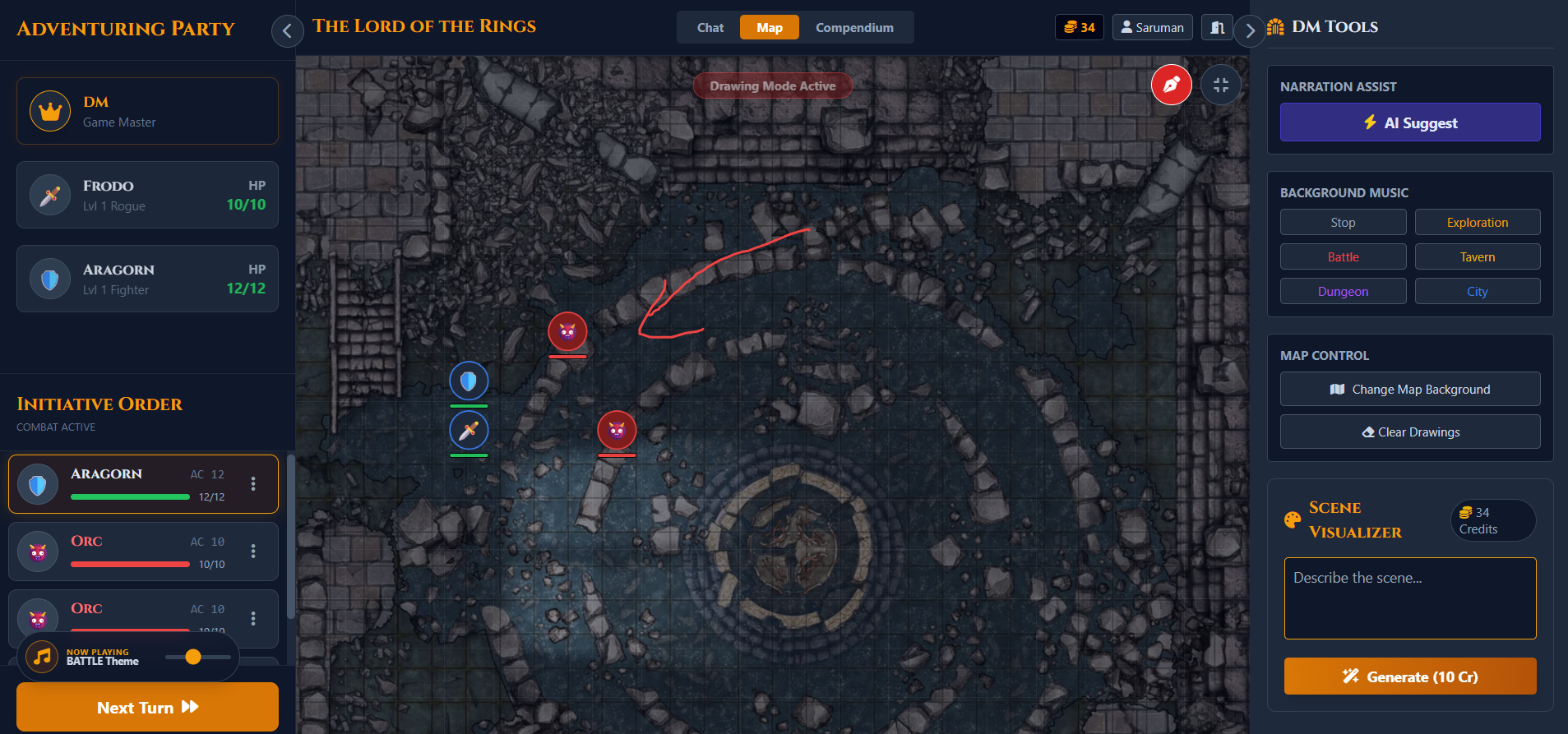Toggle off Drawing Mode Active indicator
This screenshot has height=734, width=1568.
coord(772,85)
